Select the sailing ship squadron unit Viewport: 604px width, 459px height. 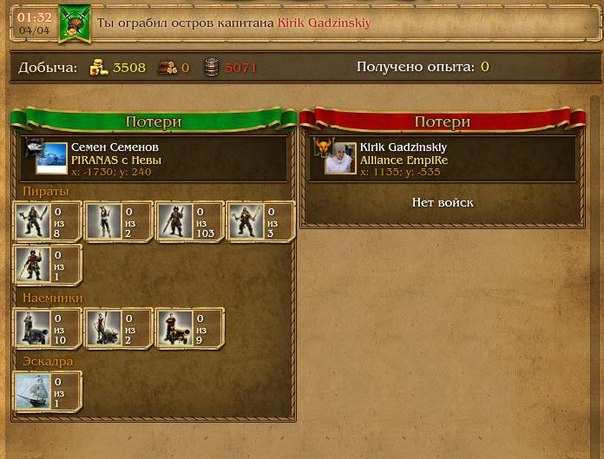point(33,392)
